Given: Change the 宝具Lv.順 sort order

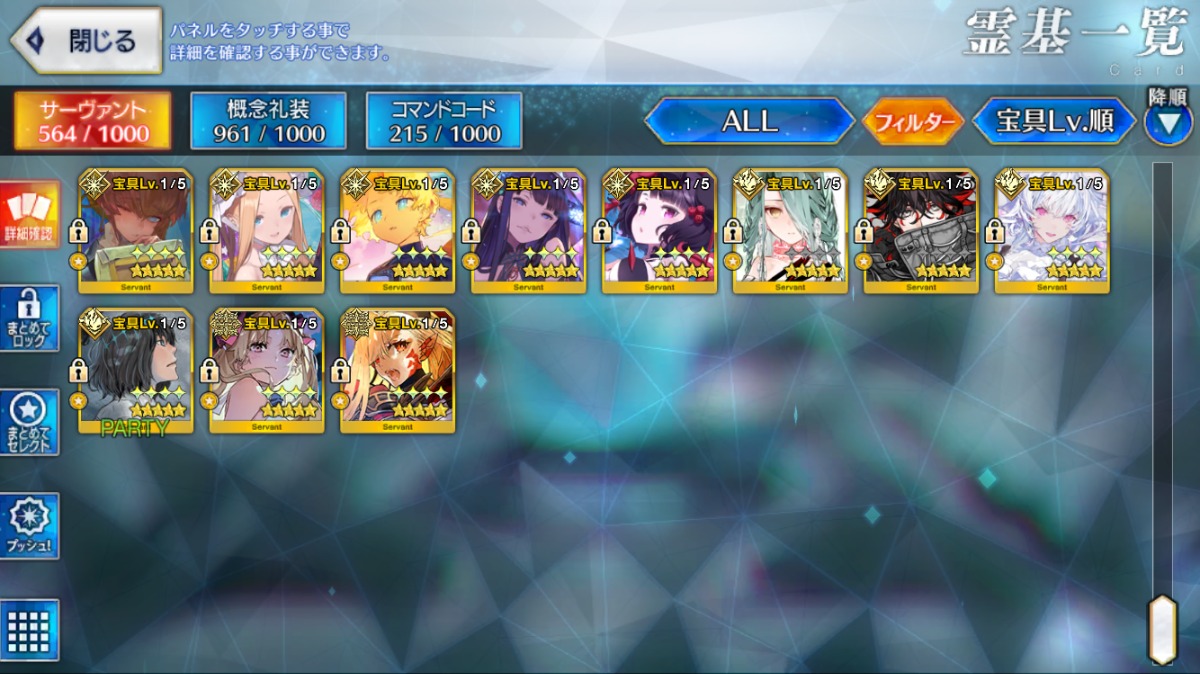Looking at the screenshot, I should click(x=1054, y=121).
